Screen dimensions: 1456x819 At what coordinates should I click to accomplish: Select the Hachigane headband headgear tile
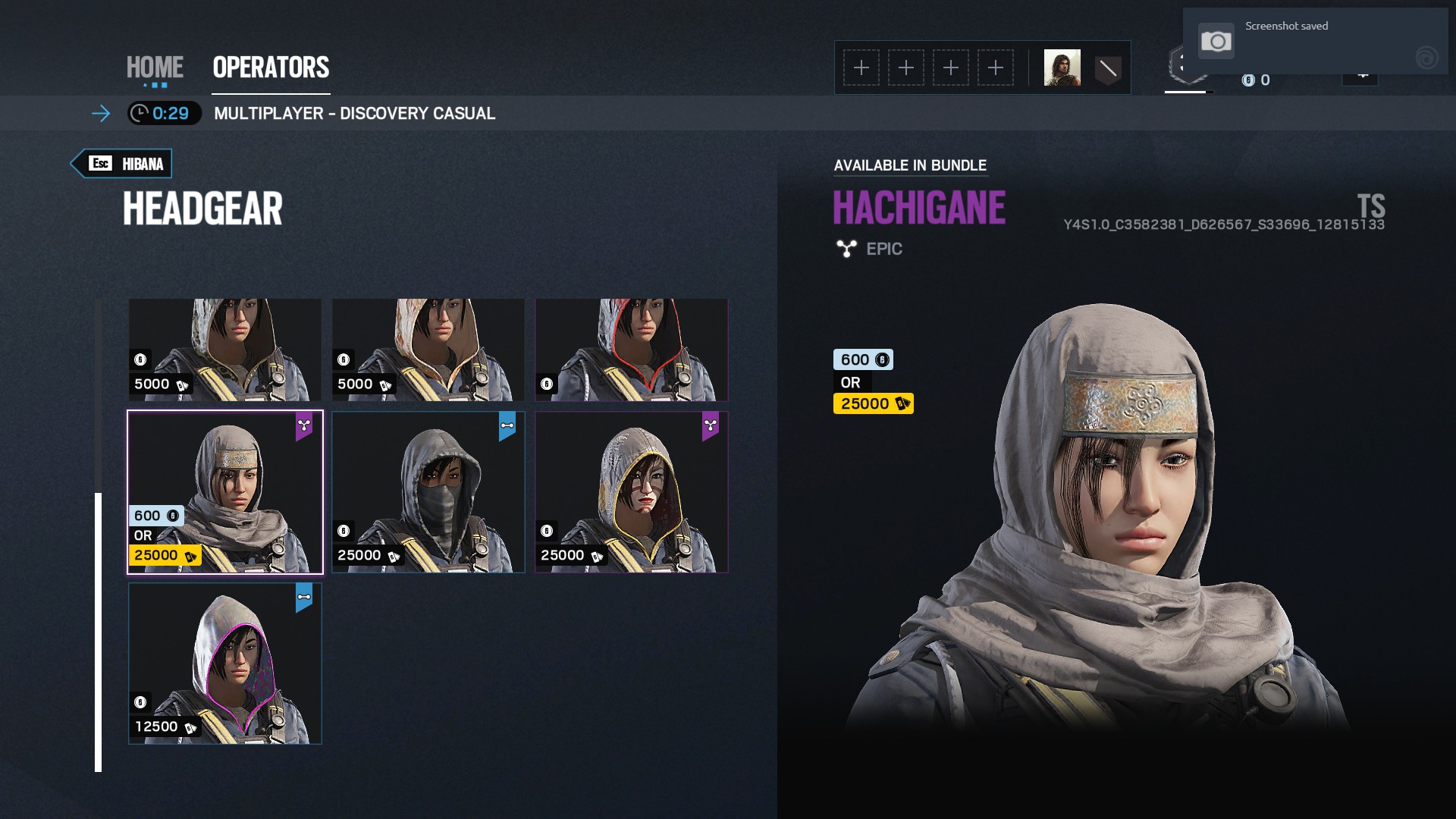pyautogui.click(x=225, y=492)
